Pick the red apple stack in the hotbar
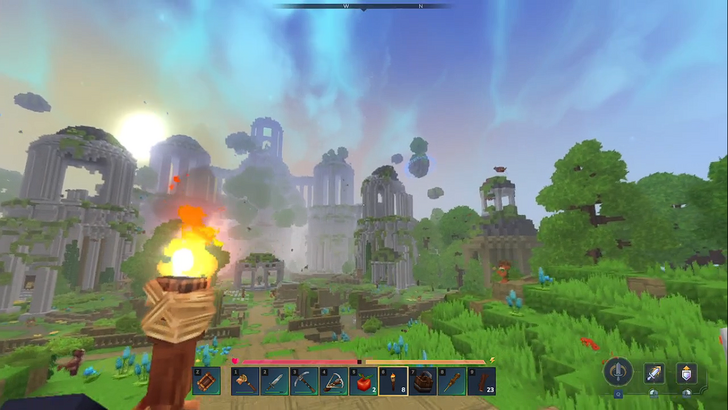Viewport: 728px width, 410px height. [363, 381]
